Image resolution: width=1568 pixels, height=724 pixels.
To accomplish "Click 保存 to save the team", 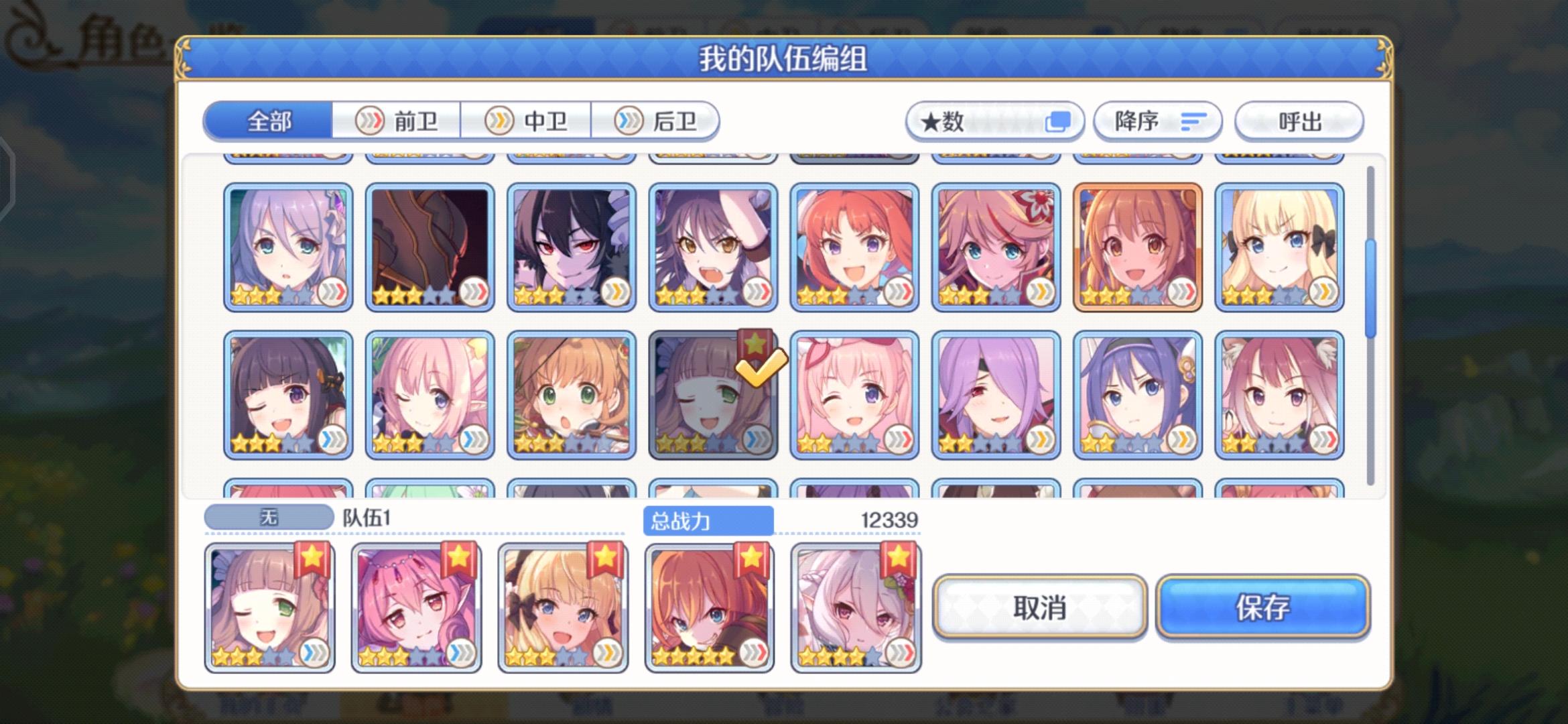I will [x=1262, y=609].
